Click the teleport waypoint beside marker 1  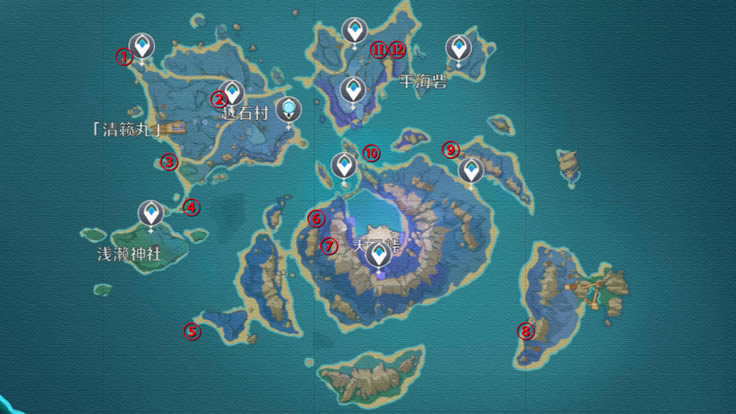click(144, 46)
